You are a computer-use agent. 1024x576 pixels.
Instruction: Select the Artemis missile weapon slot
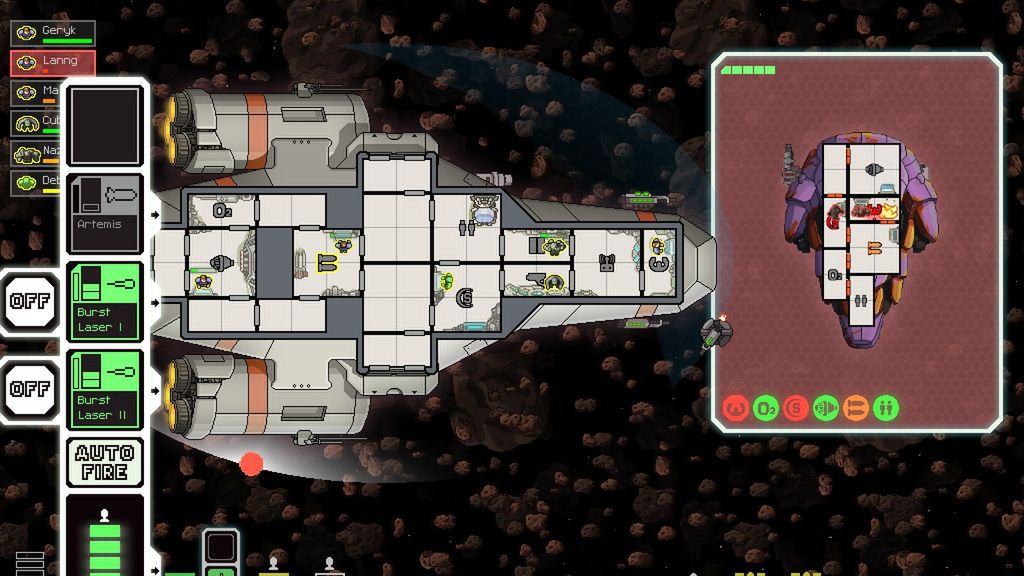click(x=105, y=213)
